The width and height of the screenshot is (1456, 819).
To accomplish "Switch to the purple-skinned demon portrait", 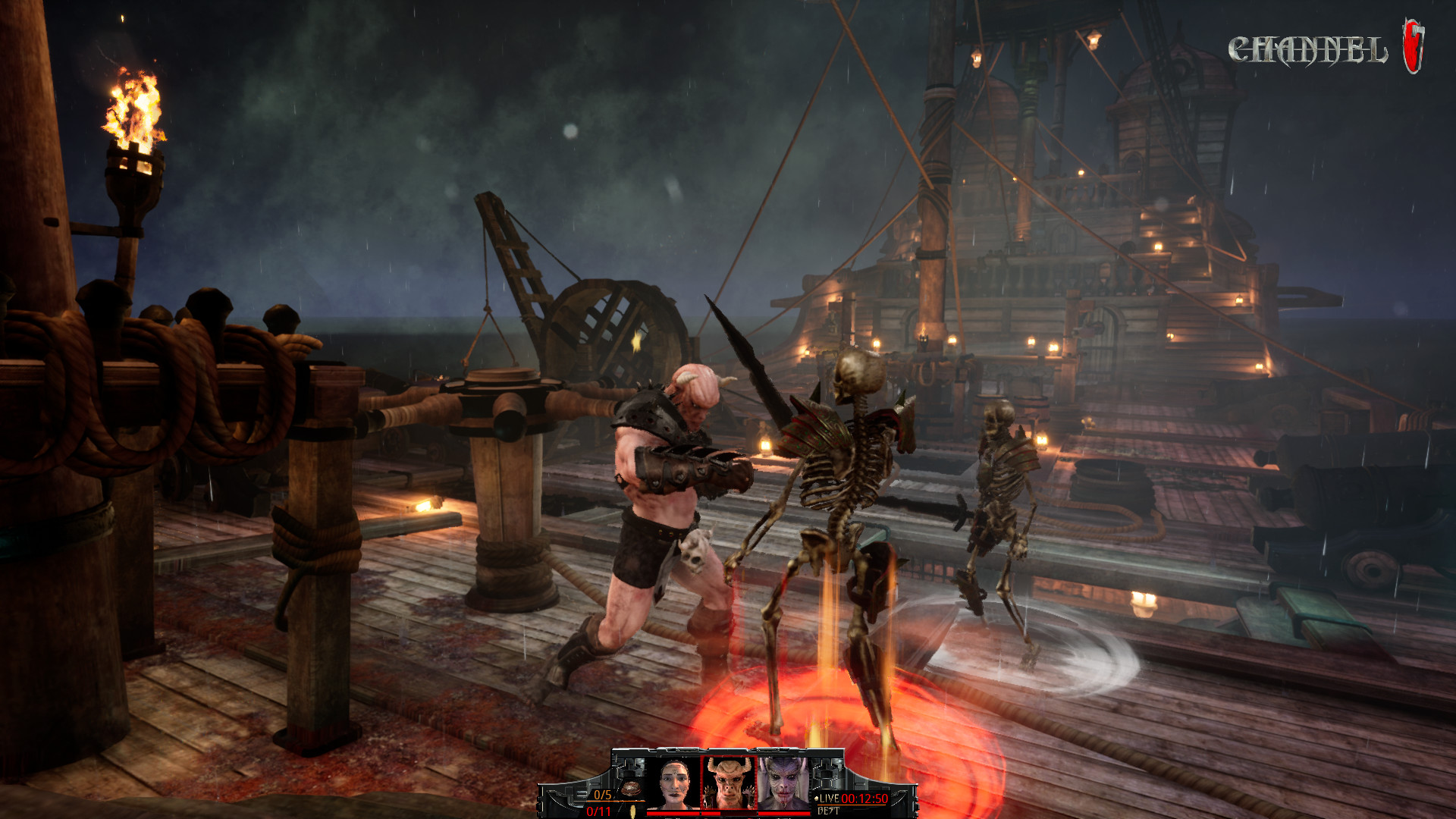I will [783, 784].
